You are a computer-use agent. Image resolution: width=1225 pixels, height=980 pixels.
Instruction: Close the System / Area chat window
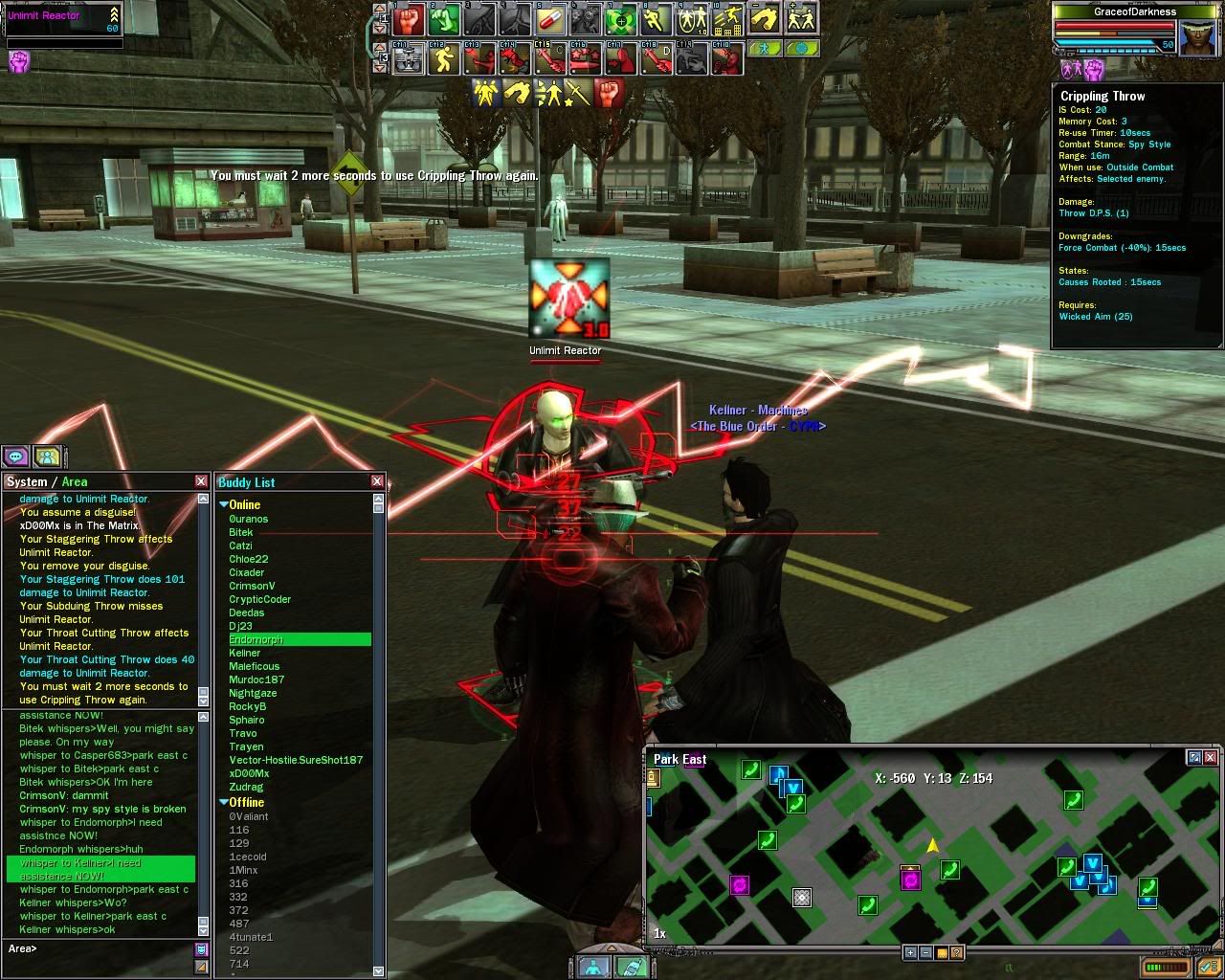pos(201,481)
